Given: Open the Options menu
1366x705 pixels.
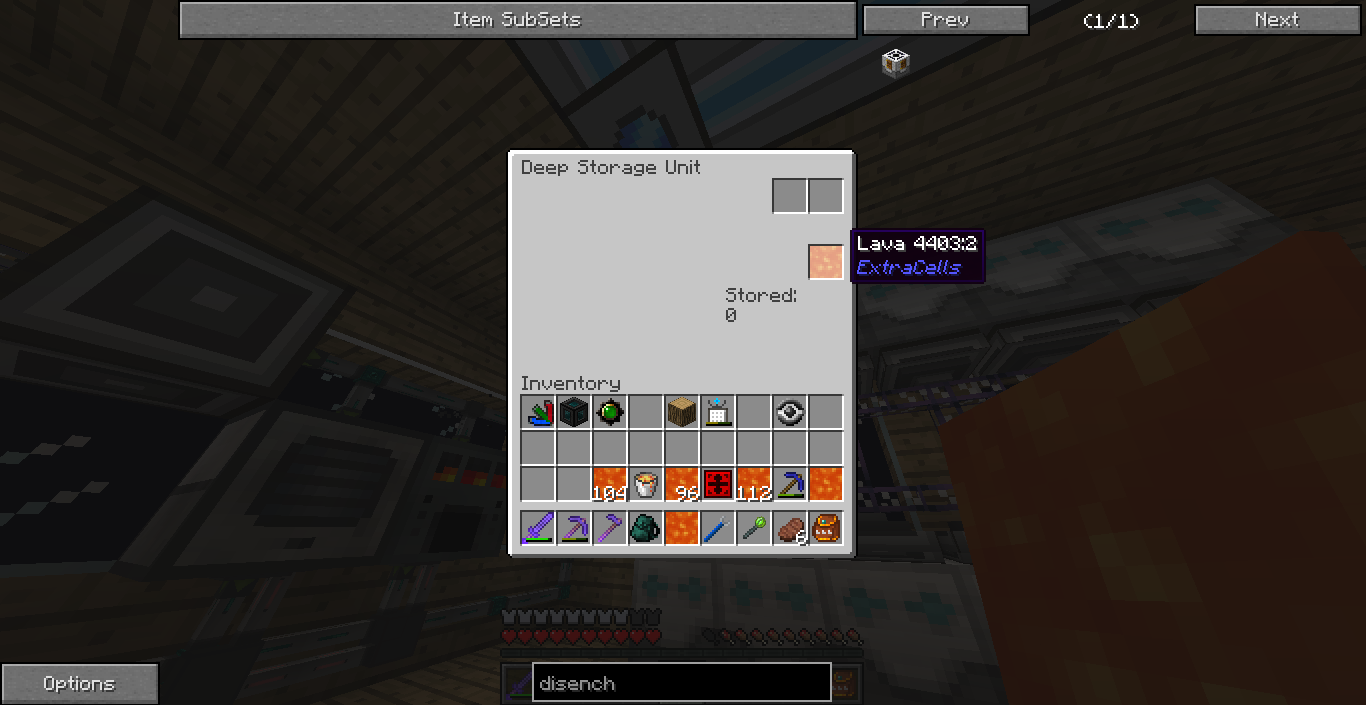Looking at the screenshot, I should [79, 684].
